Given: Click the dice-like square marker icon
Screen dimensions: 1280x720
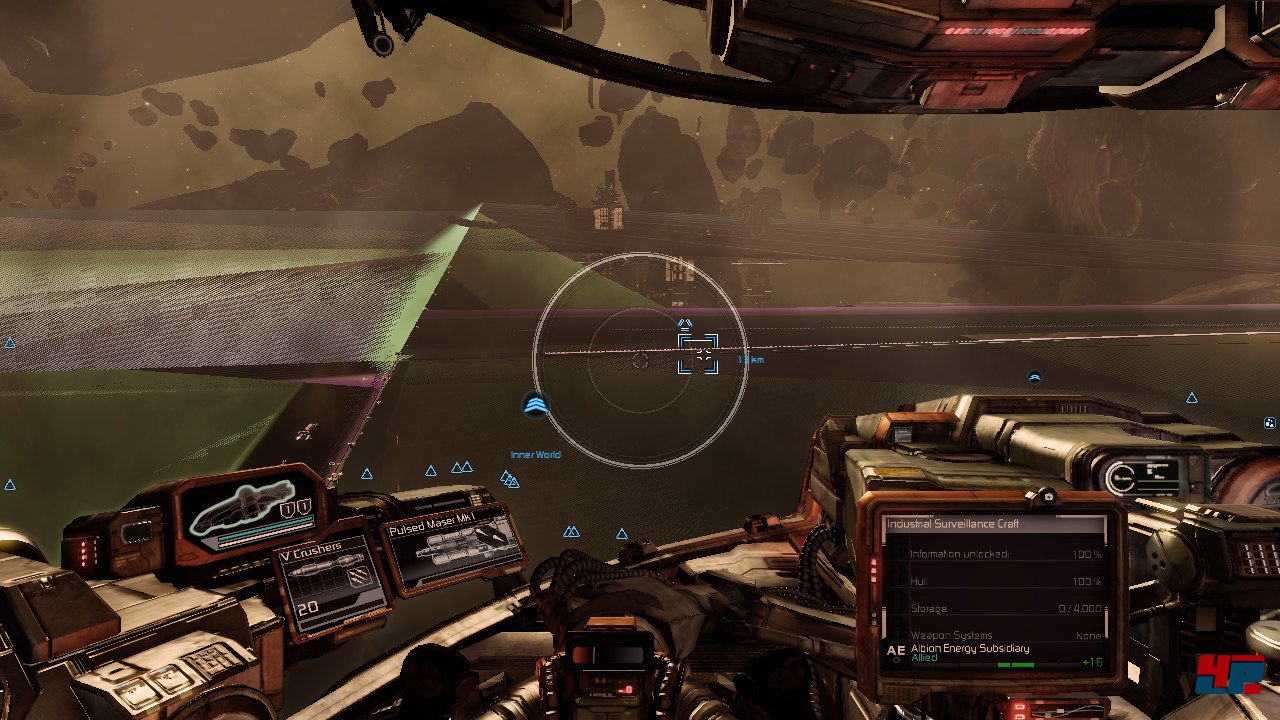Looking at the screenshot, I should click(x=1270, y=423).
